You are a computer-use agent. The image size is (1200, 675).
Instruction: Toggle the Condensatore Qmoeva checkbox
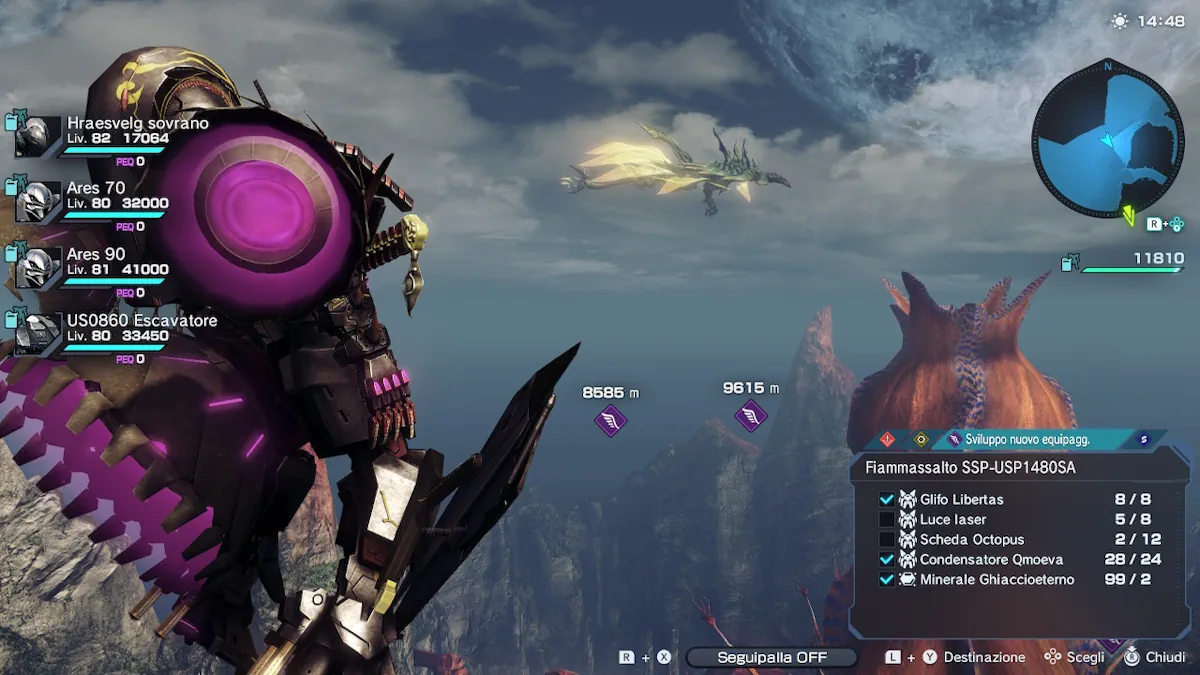click(x=886, y=559)
